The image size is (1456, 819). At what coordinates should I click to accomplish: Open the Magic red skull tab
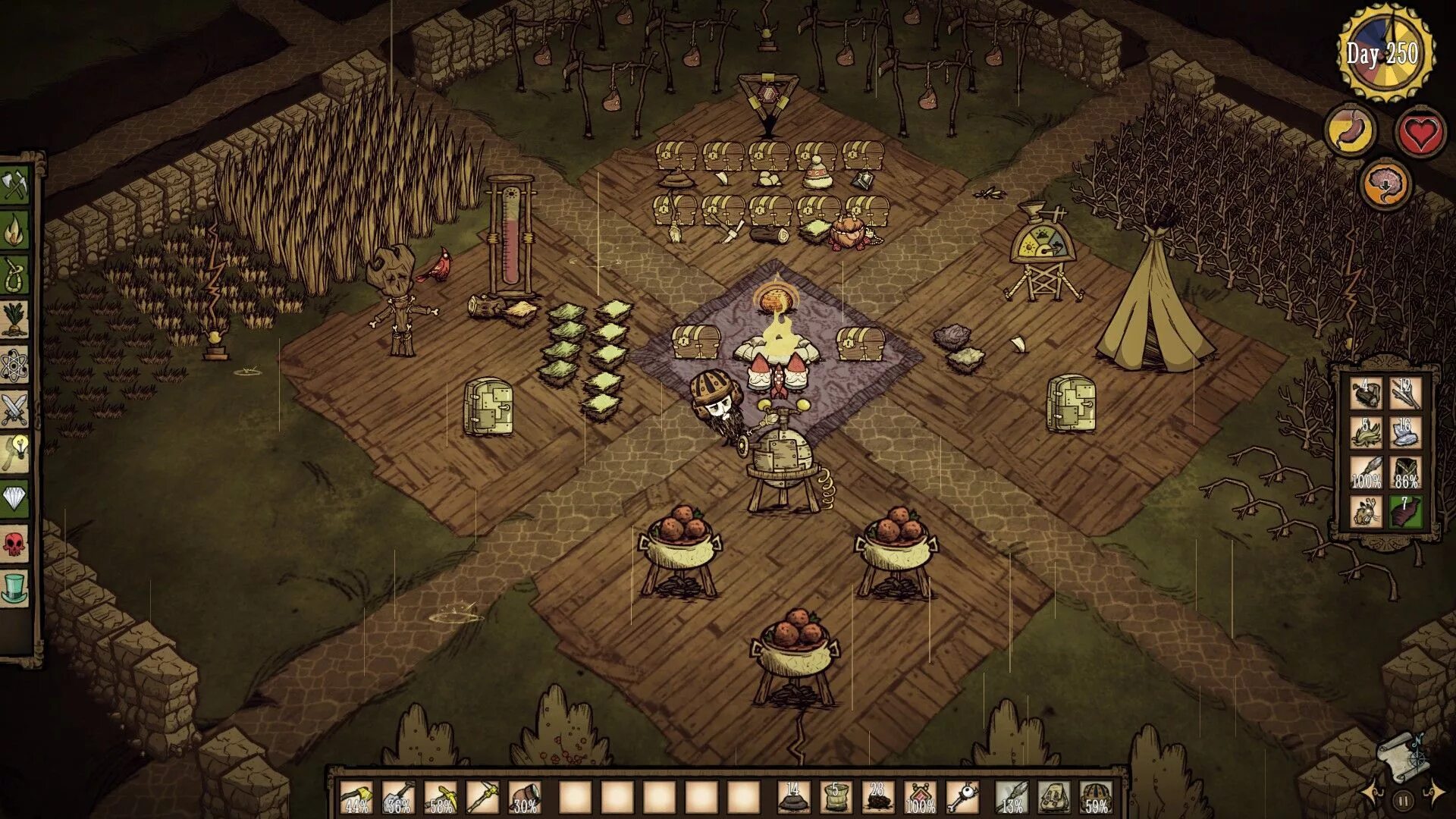15,544
